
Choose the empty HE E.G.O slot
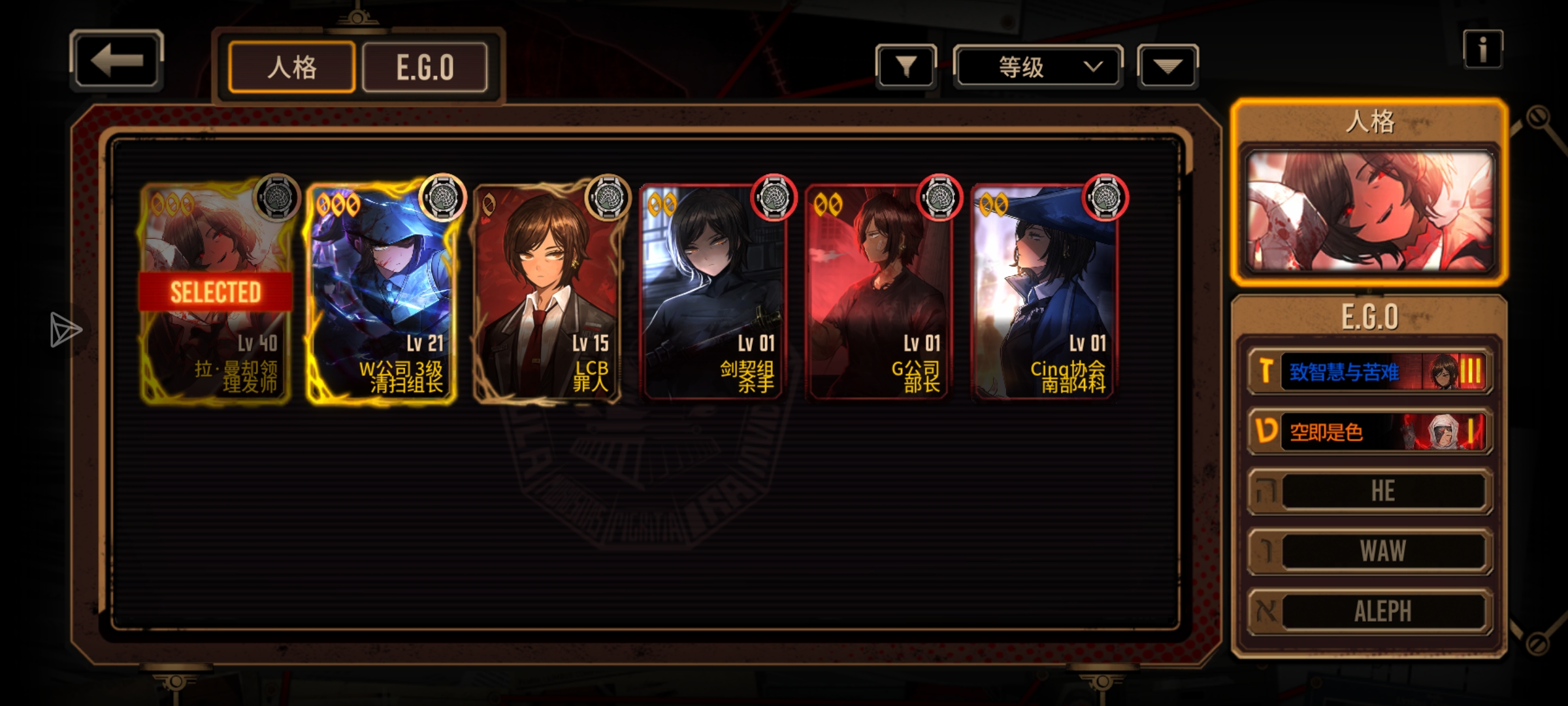pyautogui.click(x=1369, y=491)
